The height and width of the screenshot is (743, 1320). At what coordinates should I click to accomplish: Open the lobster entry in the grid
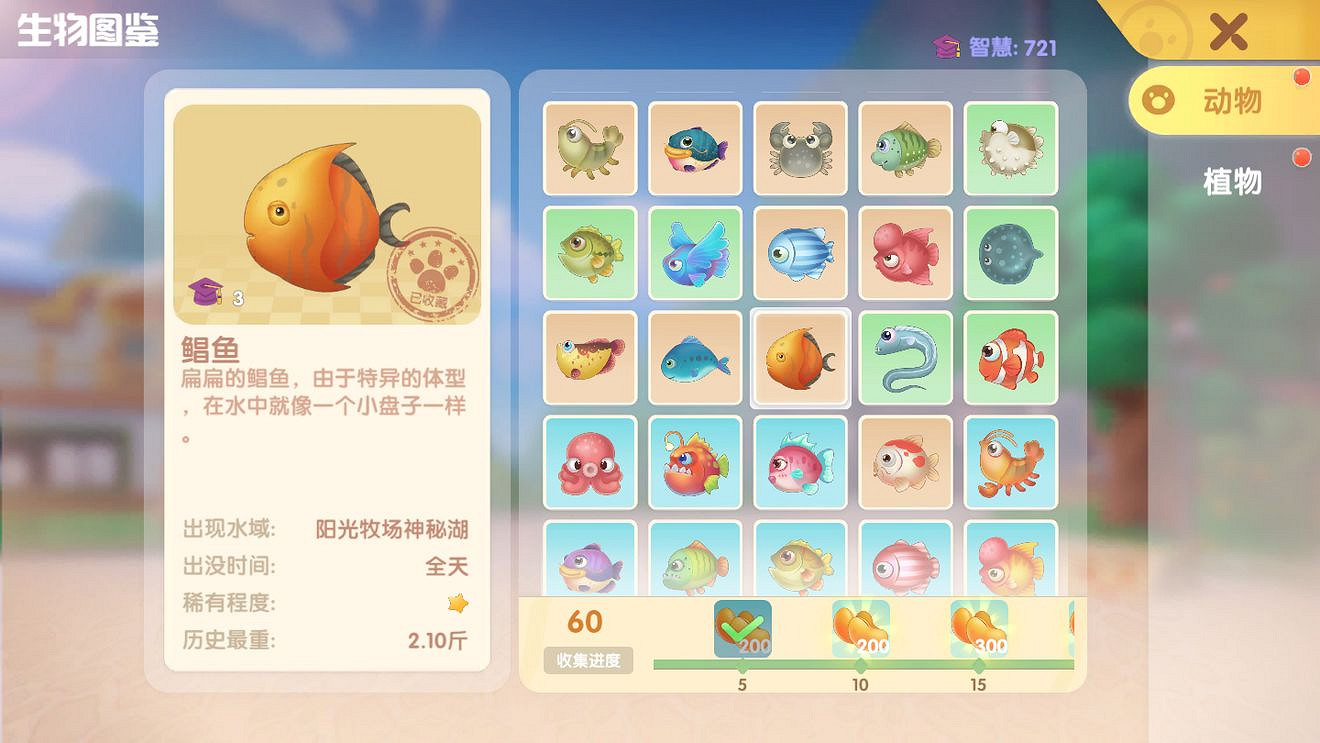[1010, 463]
